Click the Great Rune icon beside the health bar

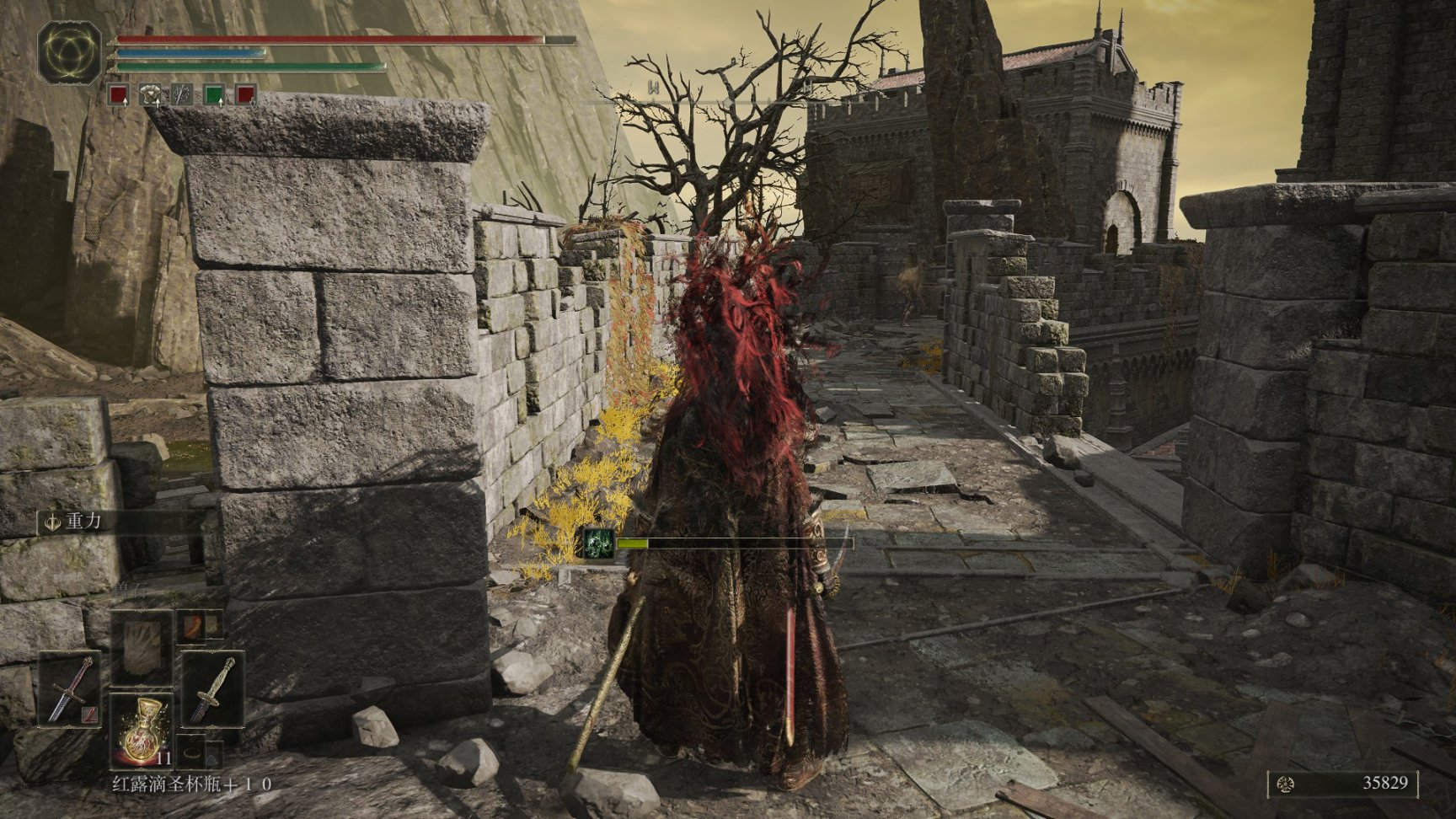point(69,52)
